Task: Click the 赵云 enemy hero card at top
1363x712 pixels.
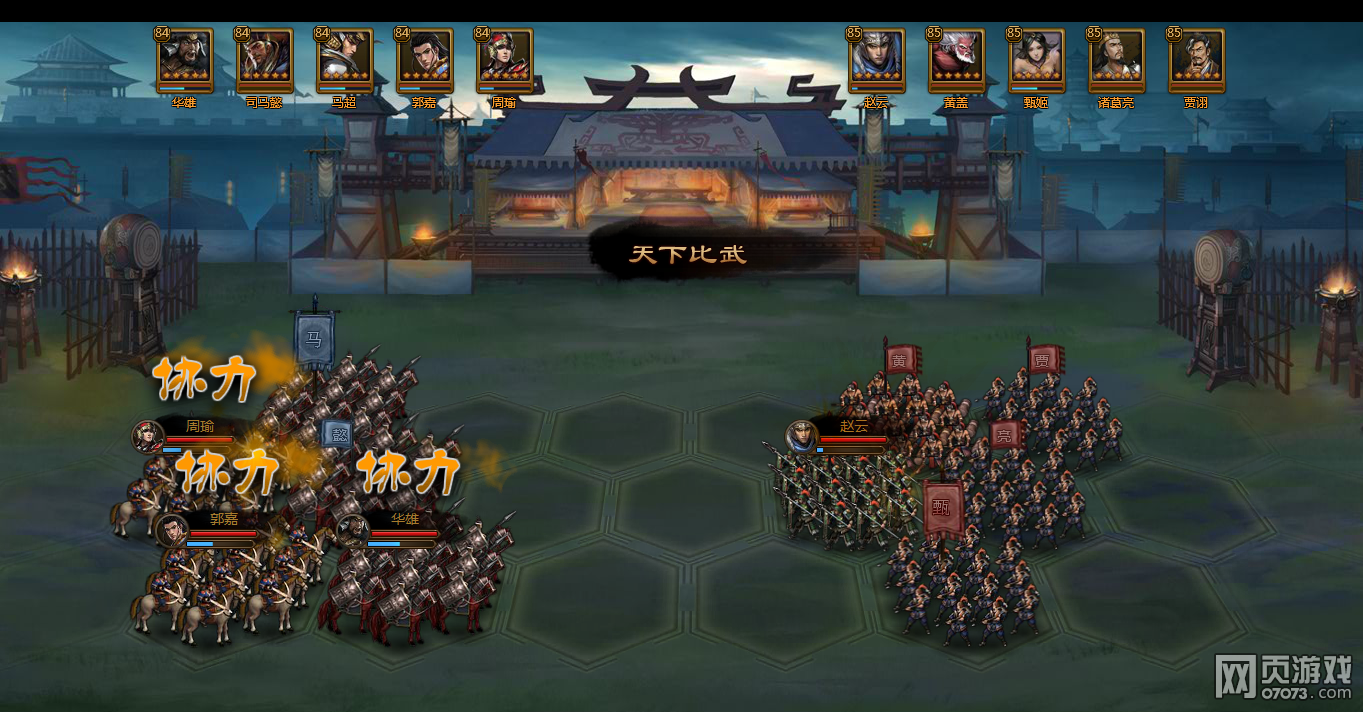Action: tap(877, 59)
